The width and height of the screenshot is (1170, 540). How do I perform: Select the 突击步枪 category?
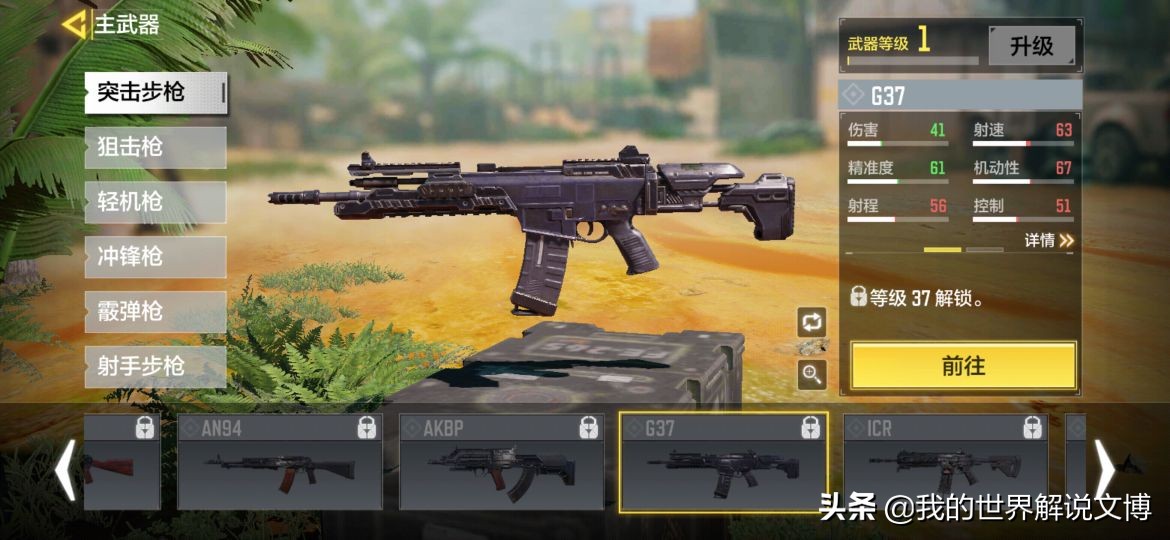pos(155,93)
